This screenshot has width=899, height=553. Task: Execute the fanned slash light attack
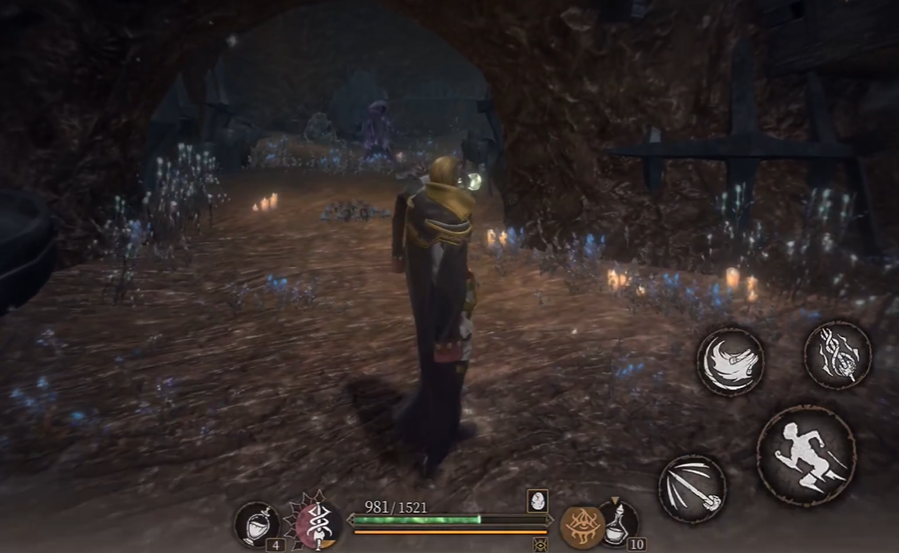pyautogui.click(x=691, y=488)
